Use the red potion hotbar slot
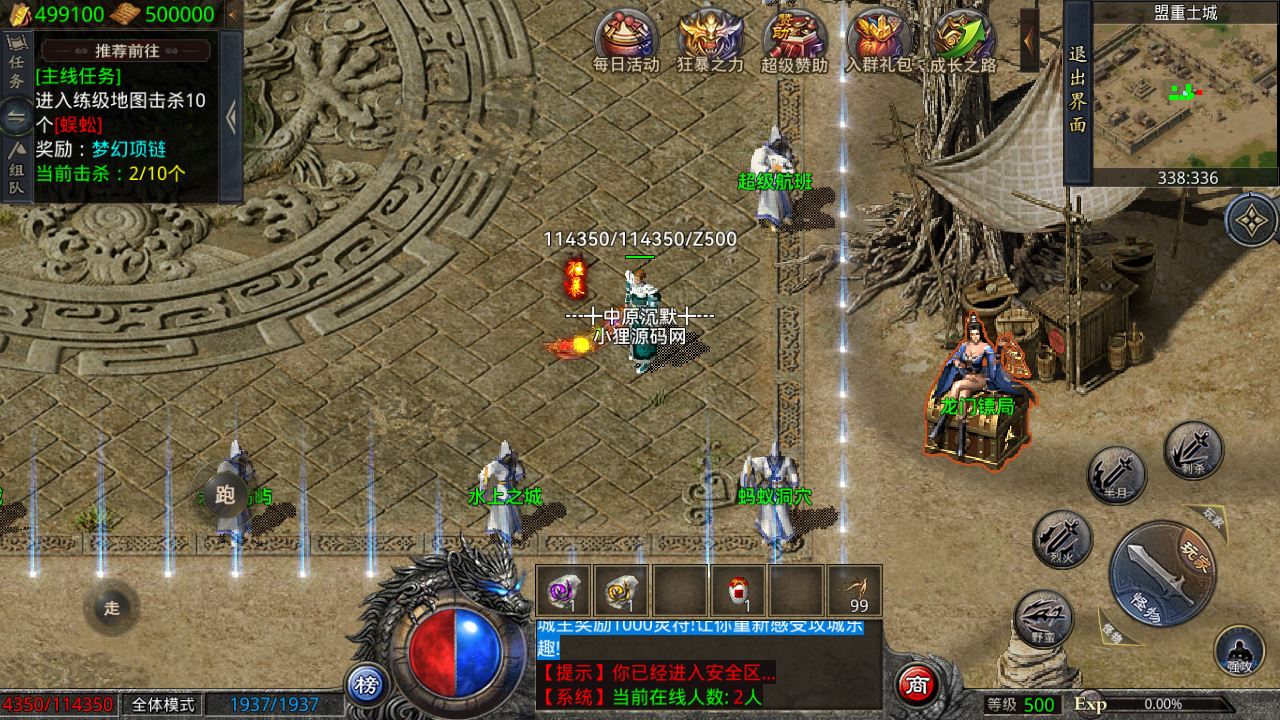1280x720 pixels. pos(738,590)
